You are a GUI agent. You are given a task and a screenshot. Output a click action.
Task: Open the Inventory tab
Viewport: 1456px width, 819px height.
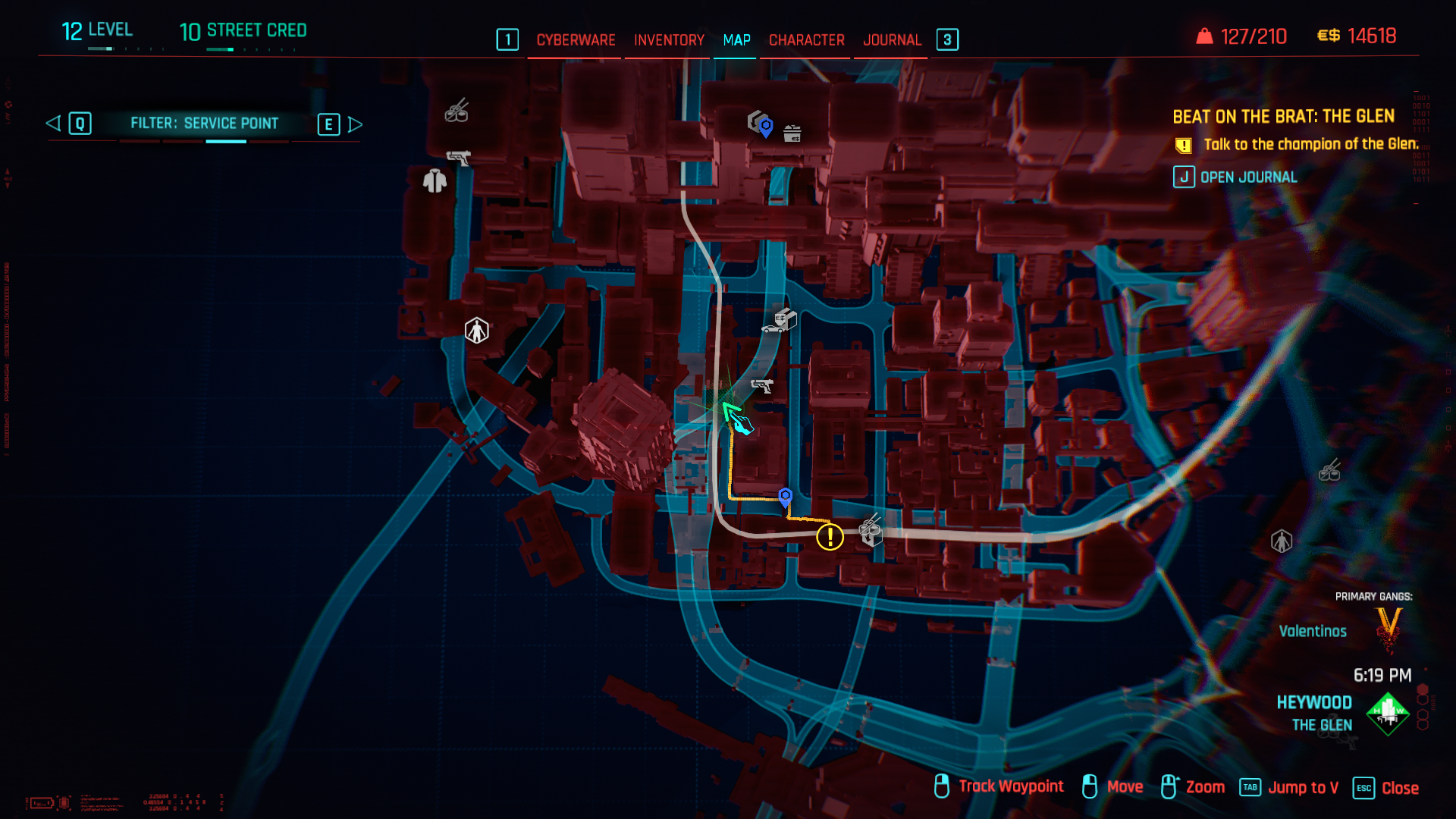click(x=669, y=40)
